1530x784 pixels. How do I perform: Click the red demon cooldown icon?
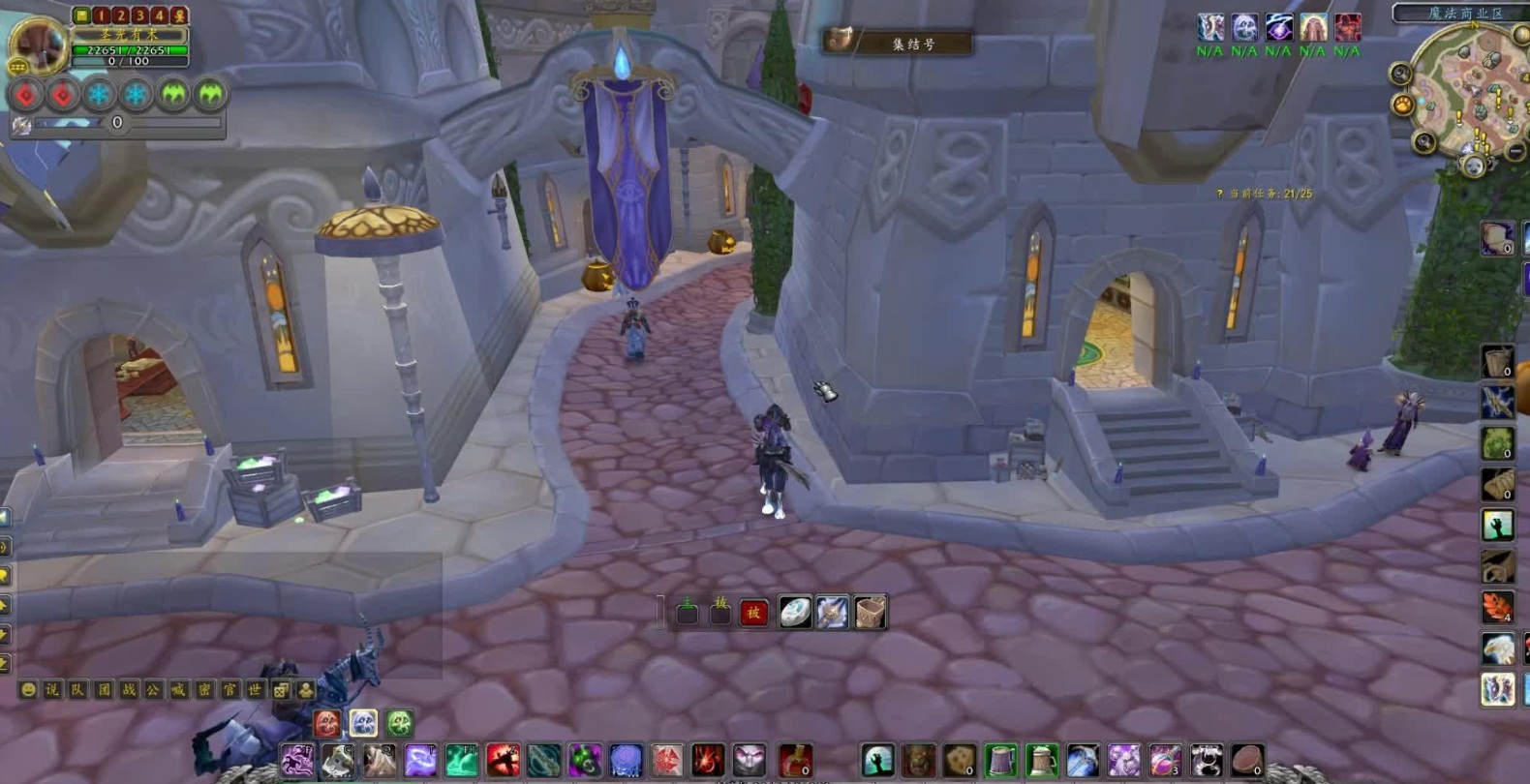point(1347,27)
